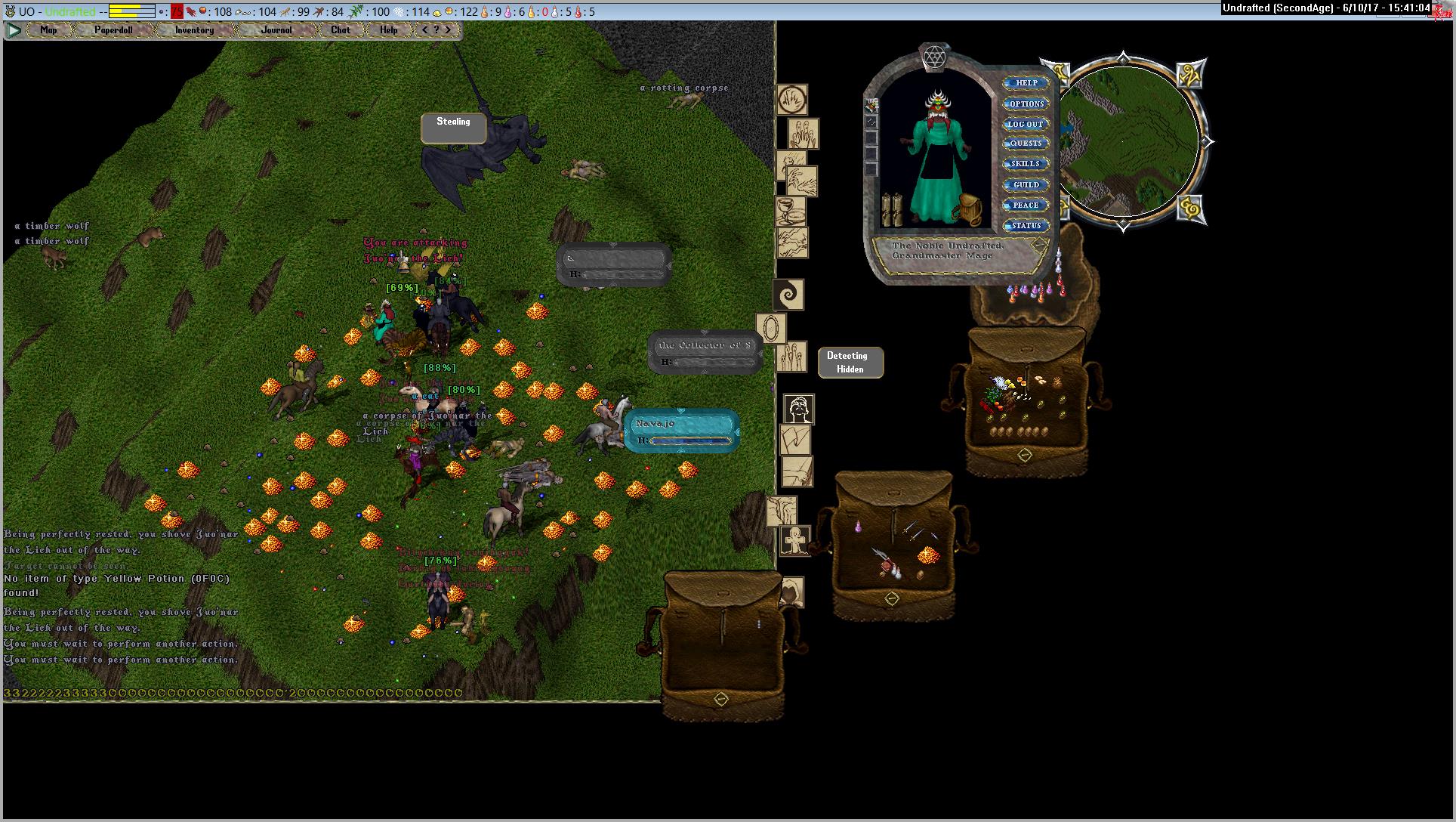Open OPTIONS from the paperdoll
This screenshot has width=1456, height=822.
click(1026, 104)
